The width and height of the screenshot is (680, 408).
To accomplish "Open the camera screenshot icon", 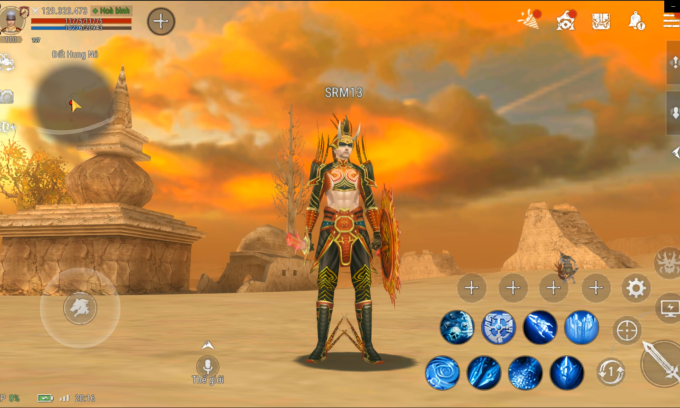I will 7,96.
